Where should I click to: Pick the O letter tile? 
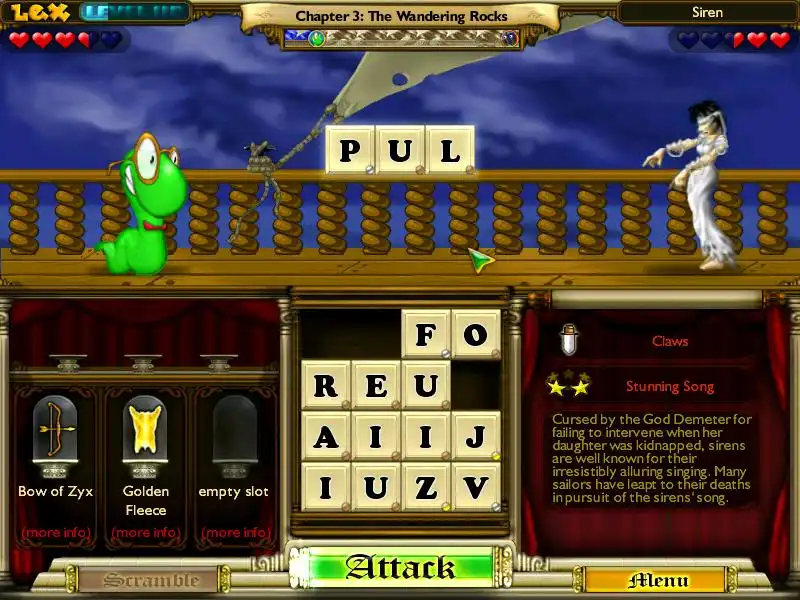pos(475,335)
